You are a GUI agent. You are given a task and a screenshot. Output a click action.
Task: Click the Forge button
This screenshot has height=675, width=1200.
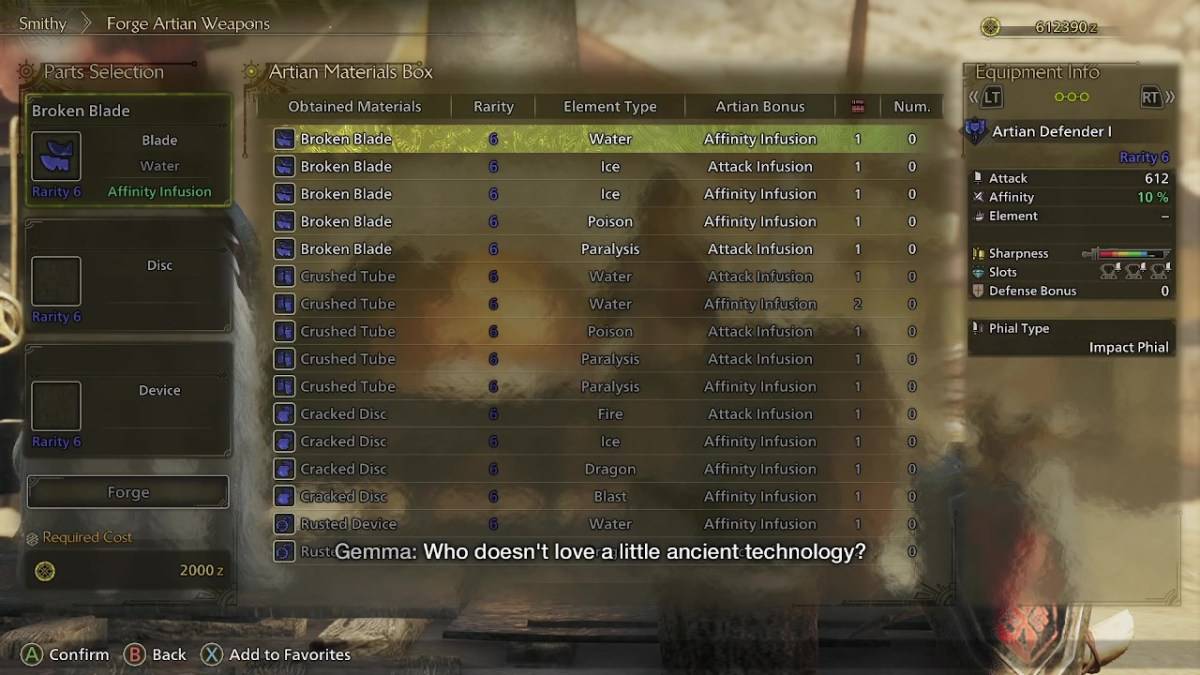[128, 492]
